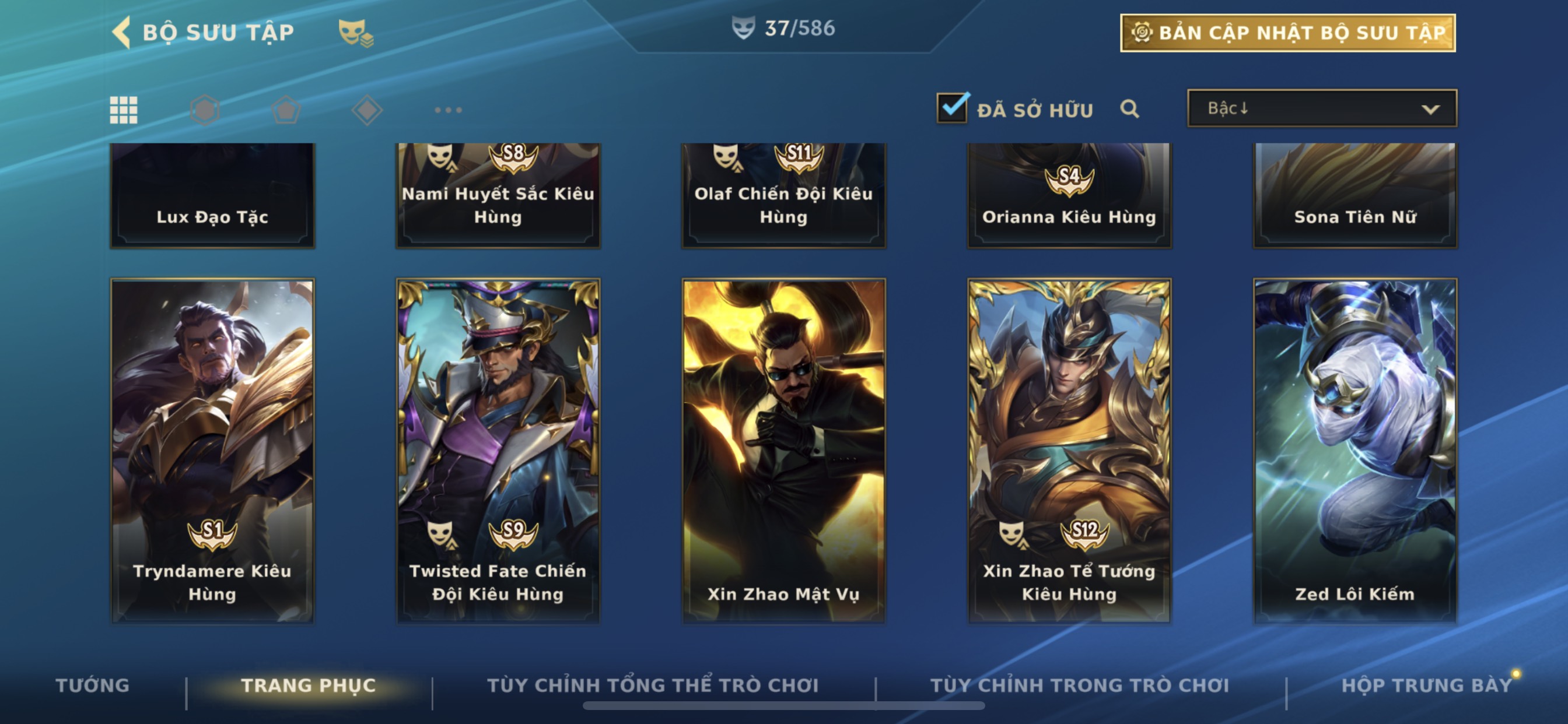The image size is (1568, 724).
Task: Select the grid view filter icon
Action: pos(124,110)
